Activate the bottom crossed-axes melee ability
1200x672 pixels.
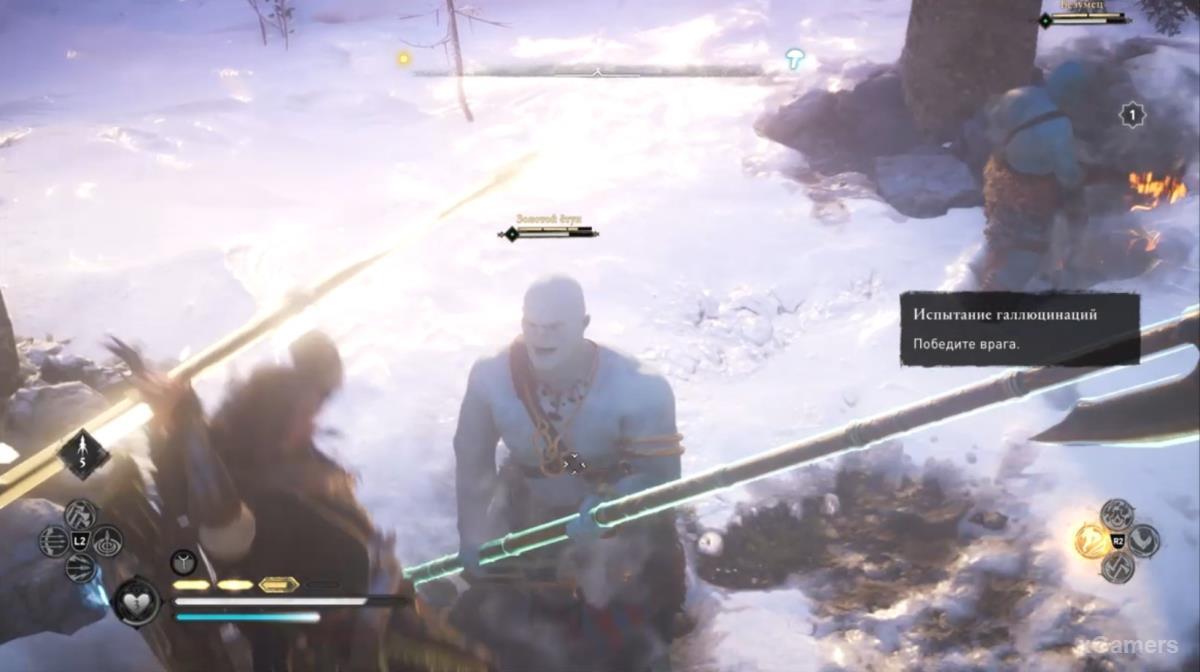(x=1117, y=567)
